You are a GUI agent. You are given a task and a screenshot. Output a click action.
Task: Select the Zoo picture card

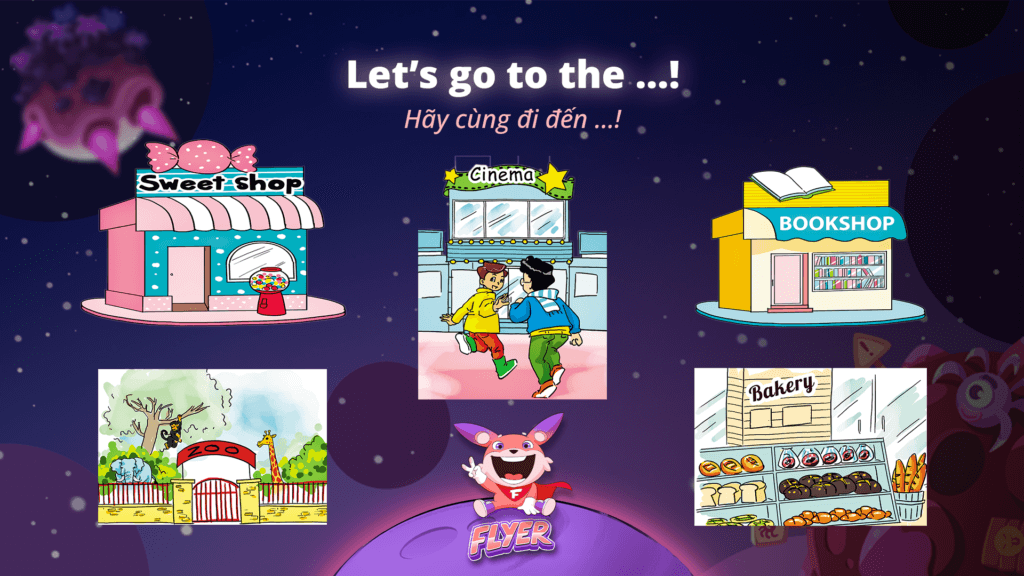click(212, 446)
